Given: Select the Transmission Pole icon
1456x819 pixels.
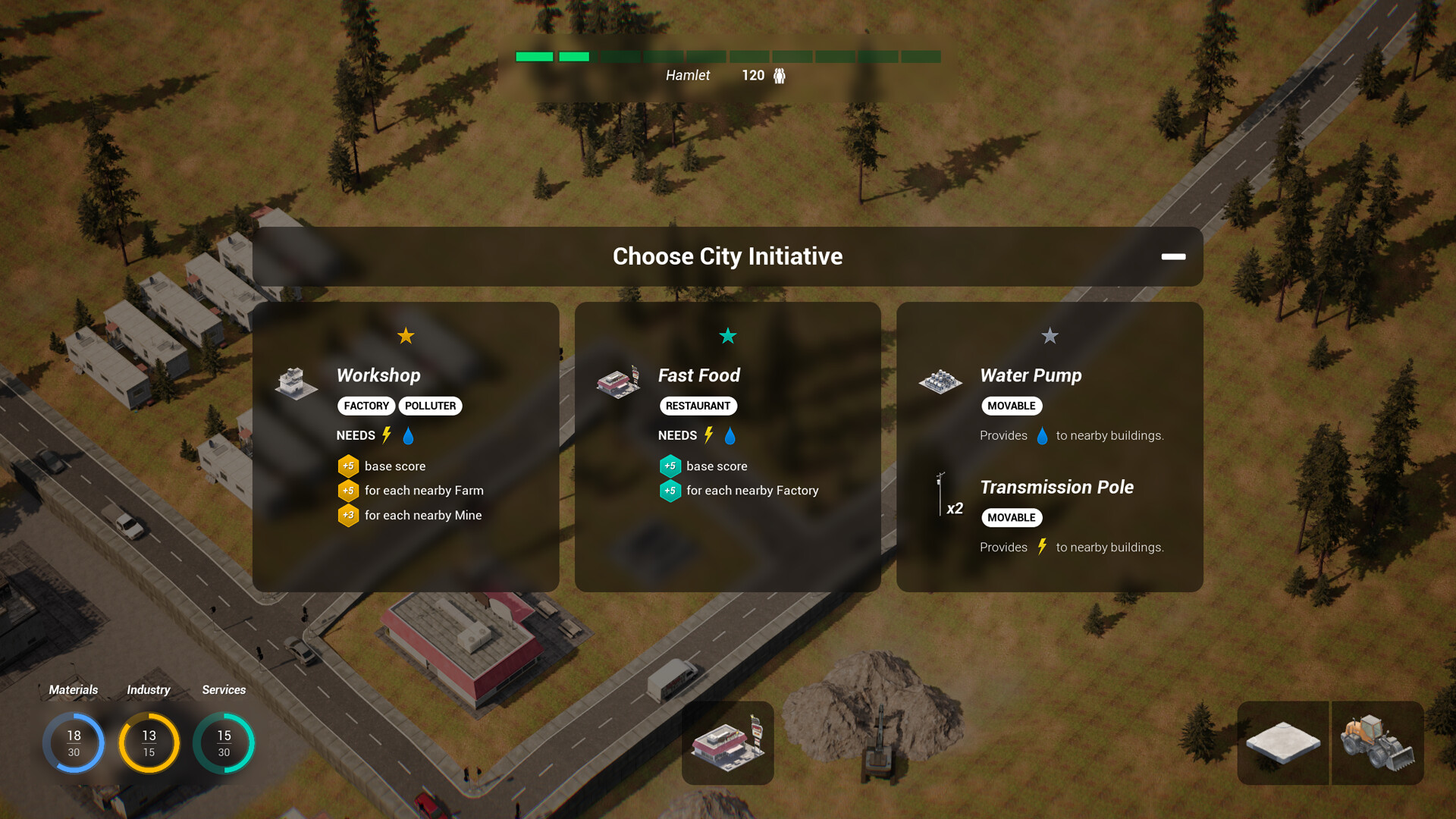Looking at the screenshot, I should (940, 497).
